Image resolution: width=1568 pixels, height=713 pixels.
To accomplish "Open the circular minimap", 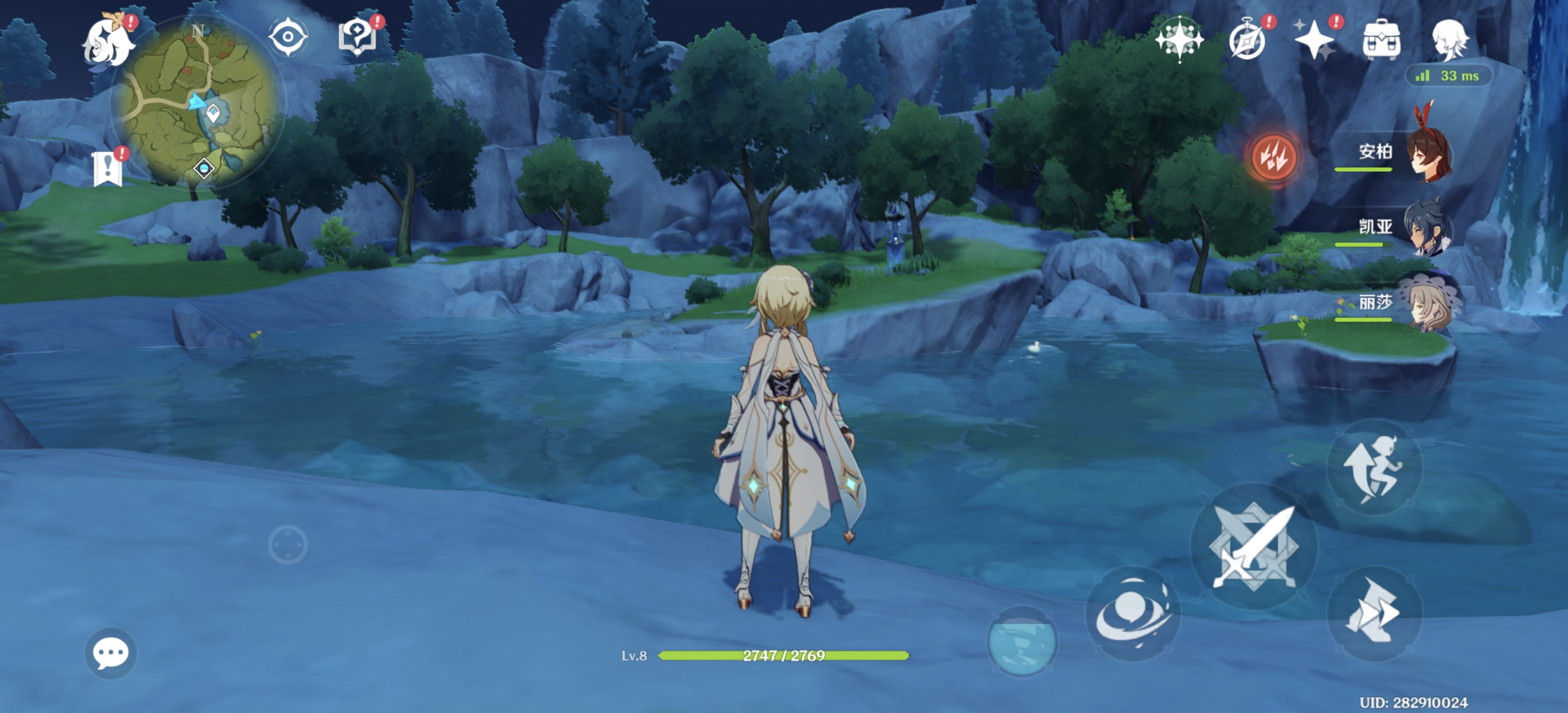I will (198, 103).
